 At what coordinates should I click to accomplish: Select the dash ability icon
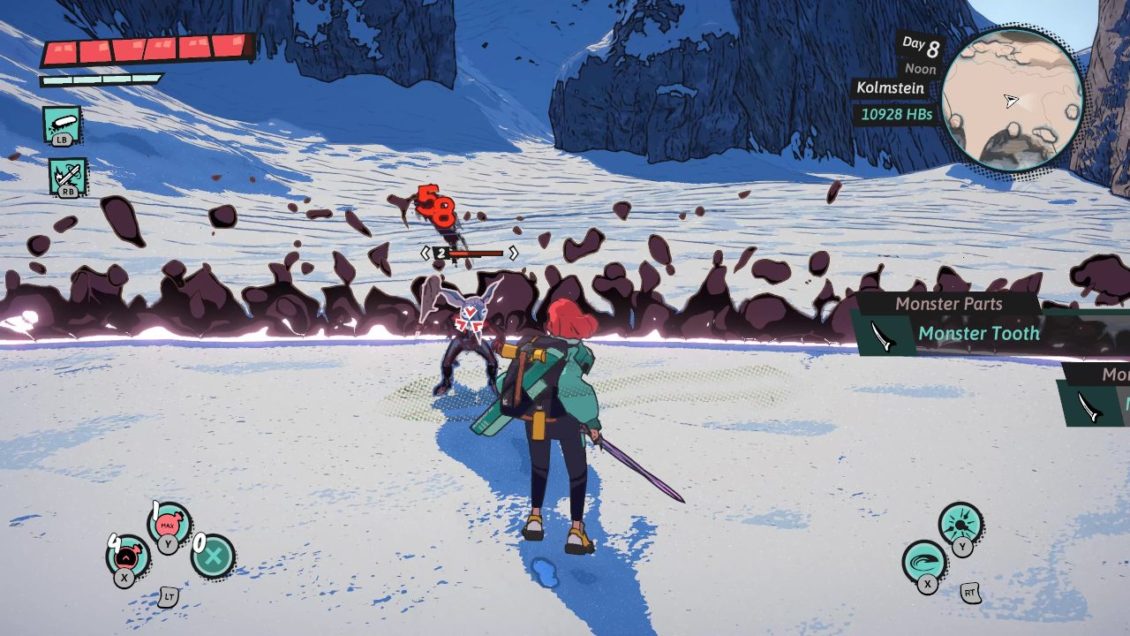point(61,125)
